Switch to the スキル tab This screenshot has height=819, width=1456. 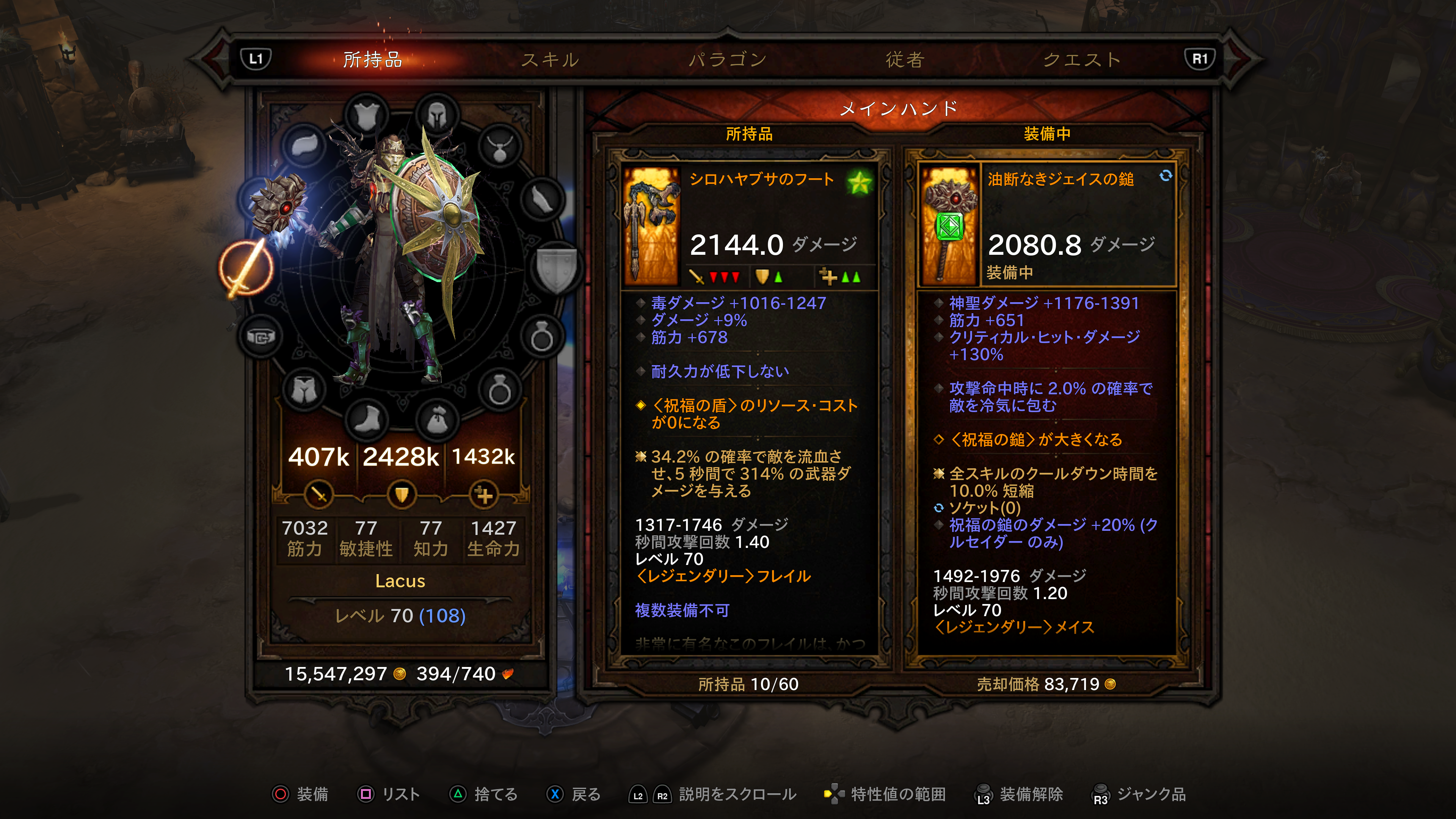549,60
